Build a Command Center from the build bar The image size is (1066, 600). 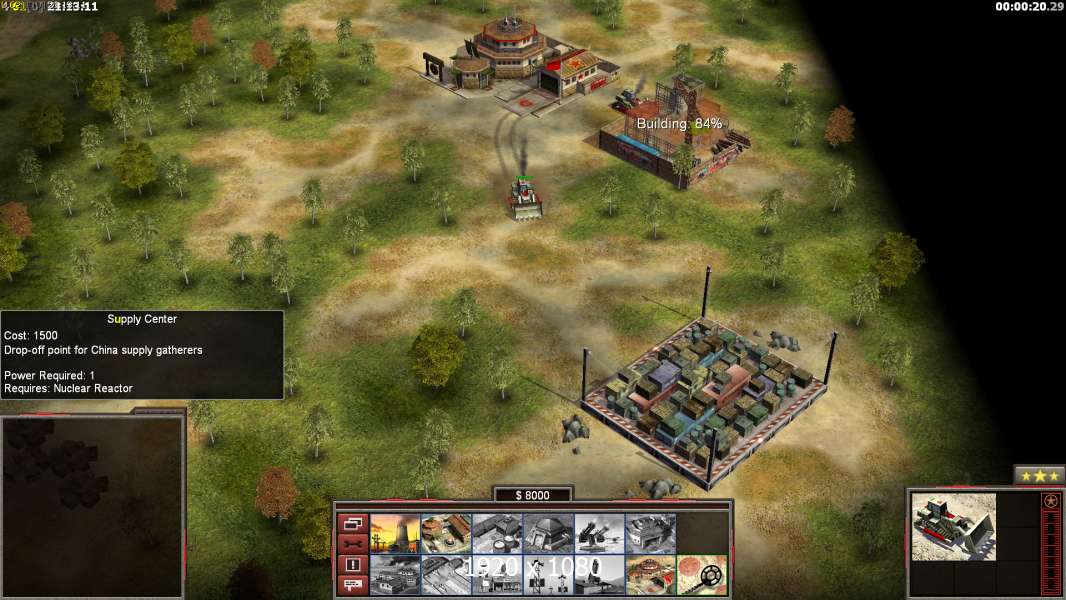click(650, 574)
